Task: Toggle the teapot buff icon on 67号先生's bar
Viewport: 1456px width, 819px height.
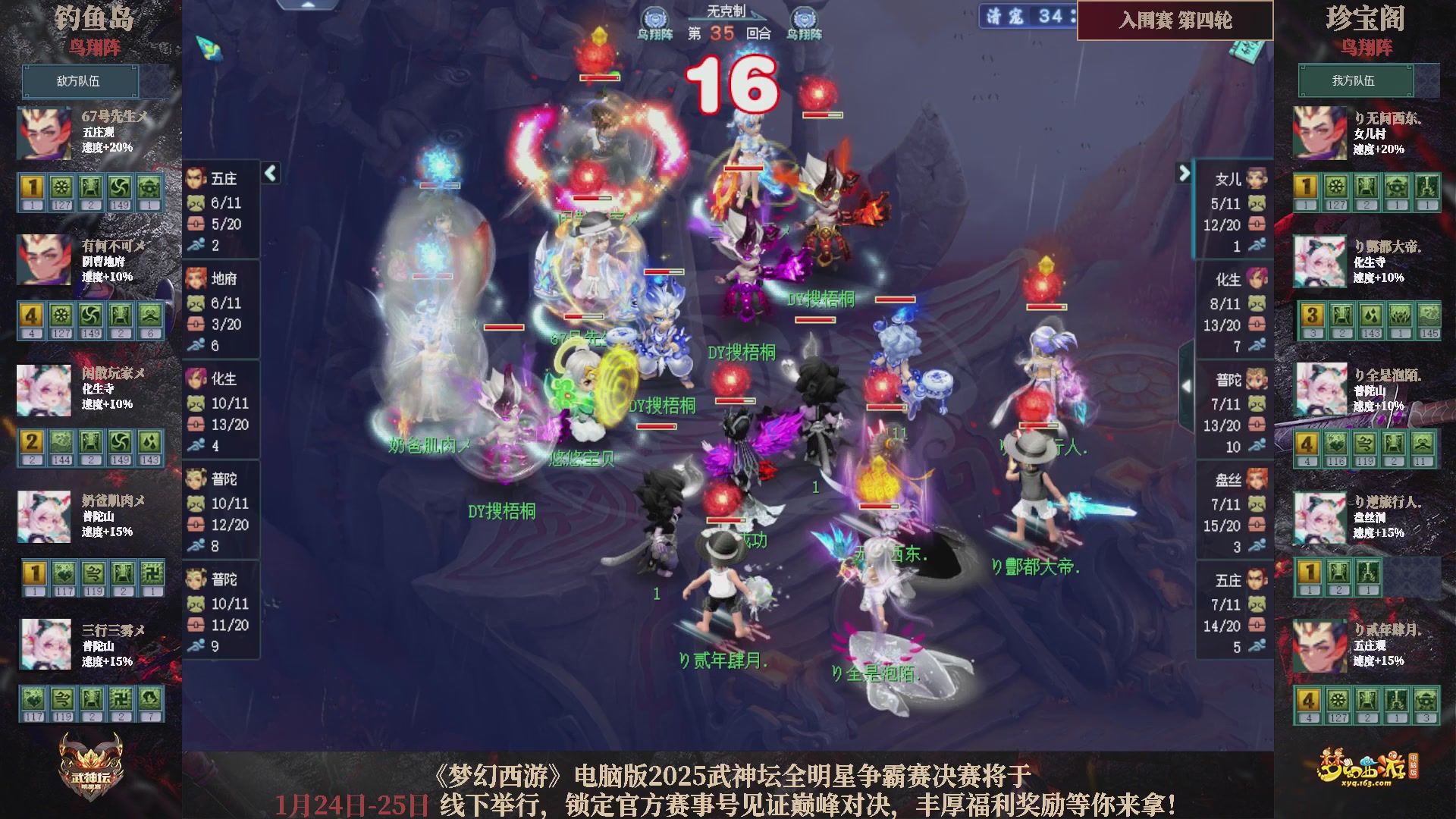Action: [x=149, y=187]
